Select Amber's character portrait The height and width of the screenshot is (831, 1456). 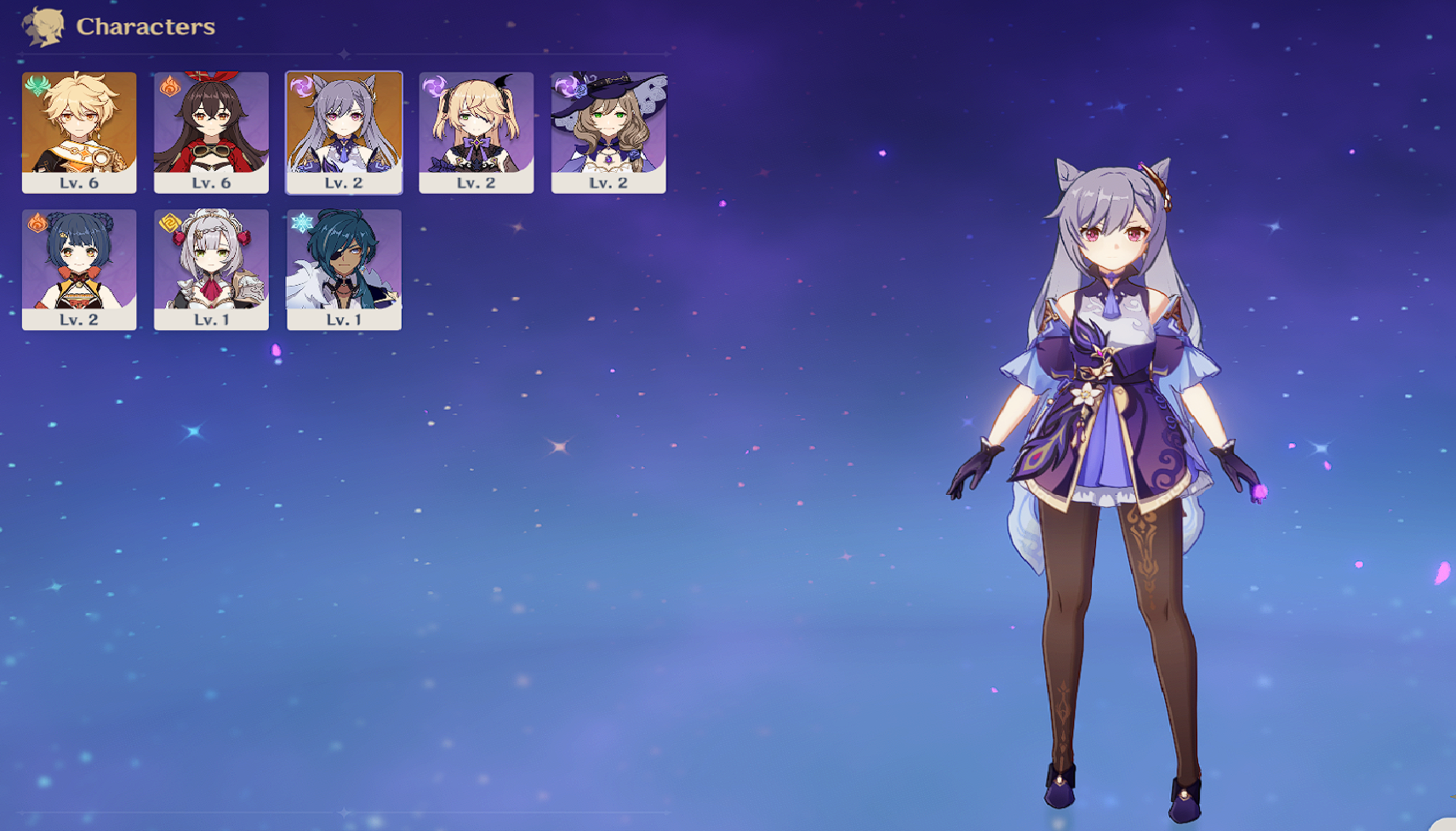pyautogui.click(x=211, y=128)
